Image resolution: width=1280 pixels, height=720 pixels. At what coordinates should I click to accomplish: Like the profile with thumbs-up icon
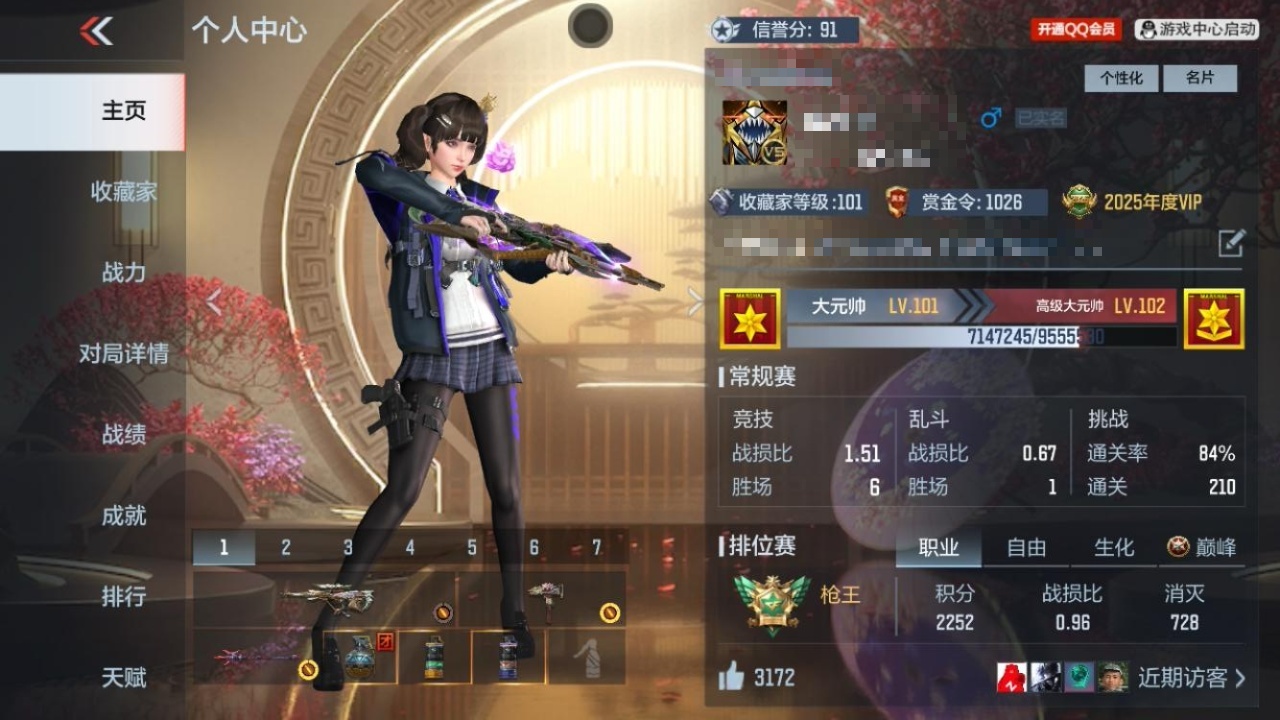click(x=732, y=677)
